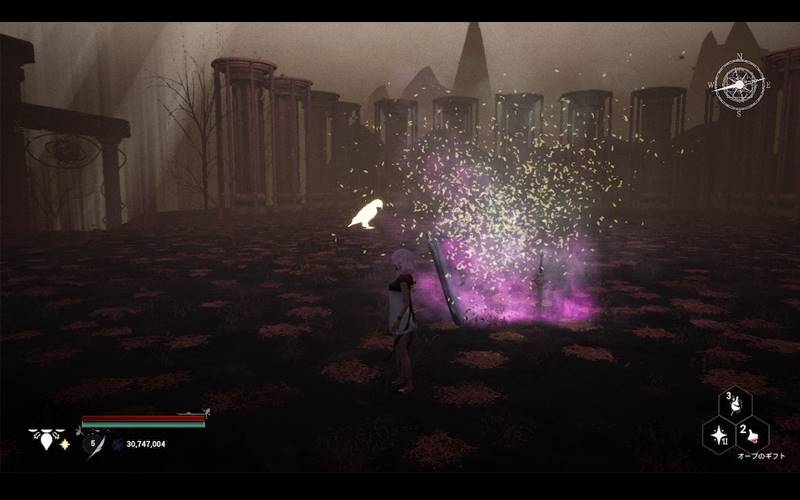Screen dimensions: 800x500
Task: Activate the four-point star skill hexagon
Action: (719, 434)
